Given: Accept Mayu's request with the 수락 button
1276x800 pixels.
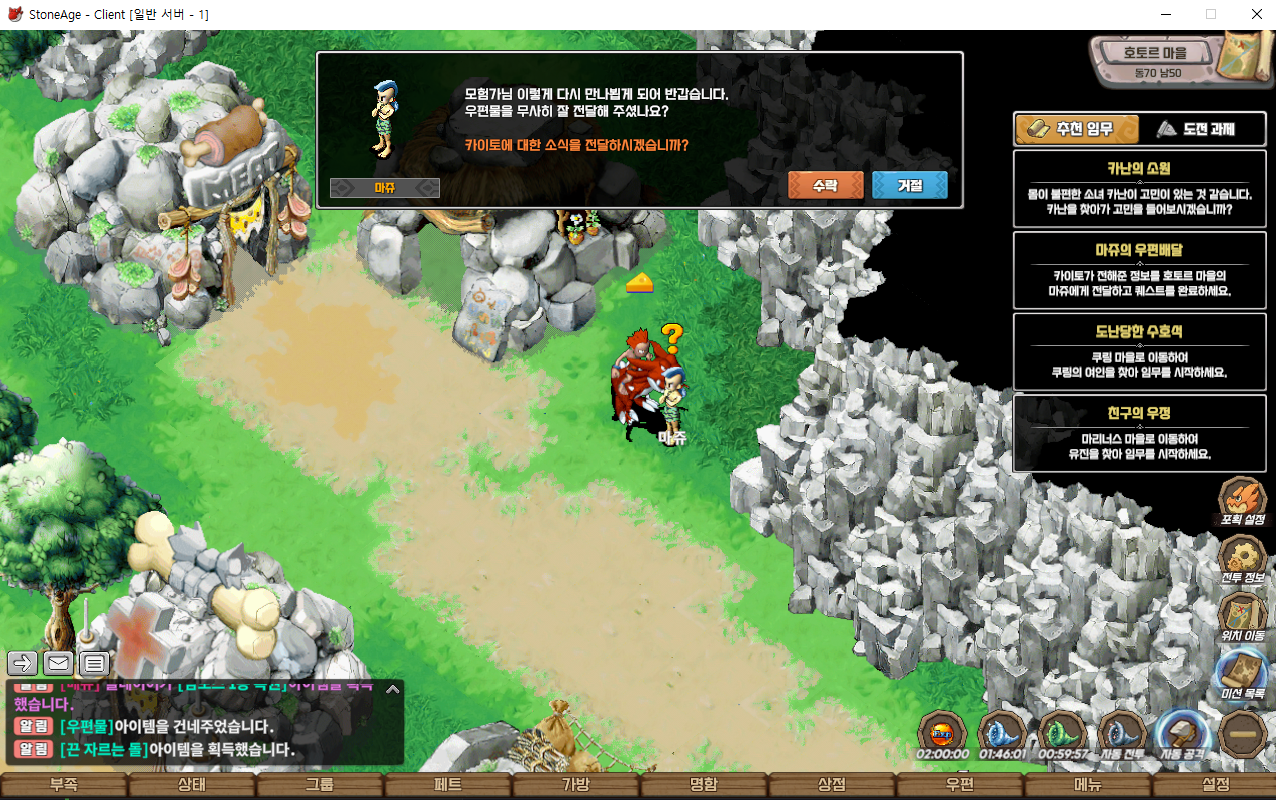Looking at the screenshot, I should pos(825,185).
